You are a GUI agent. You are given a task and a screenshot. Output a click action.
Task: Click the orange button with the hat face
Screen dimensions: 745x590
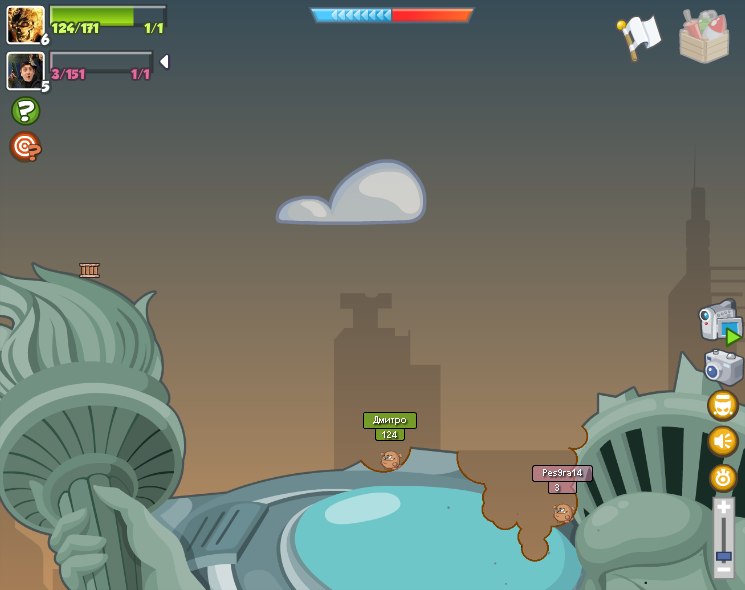coord(722,405)
